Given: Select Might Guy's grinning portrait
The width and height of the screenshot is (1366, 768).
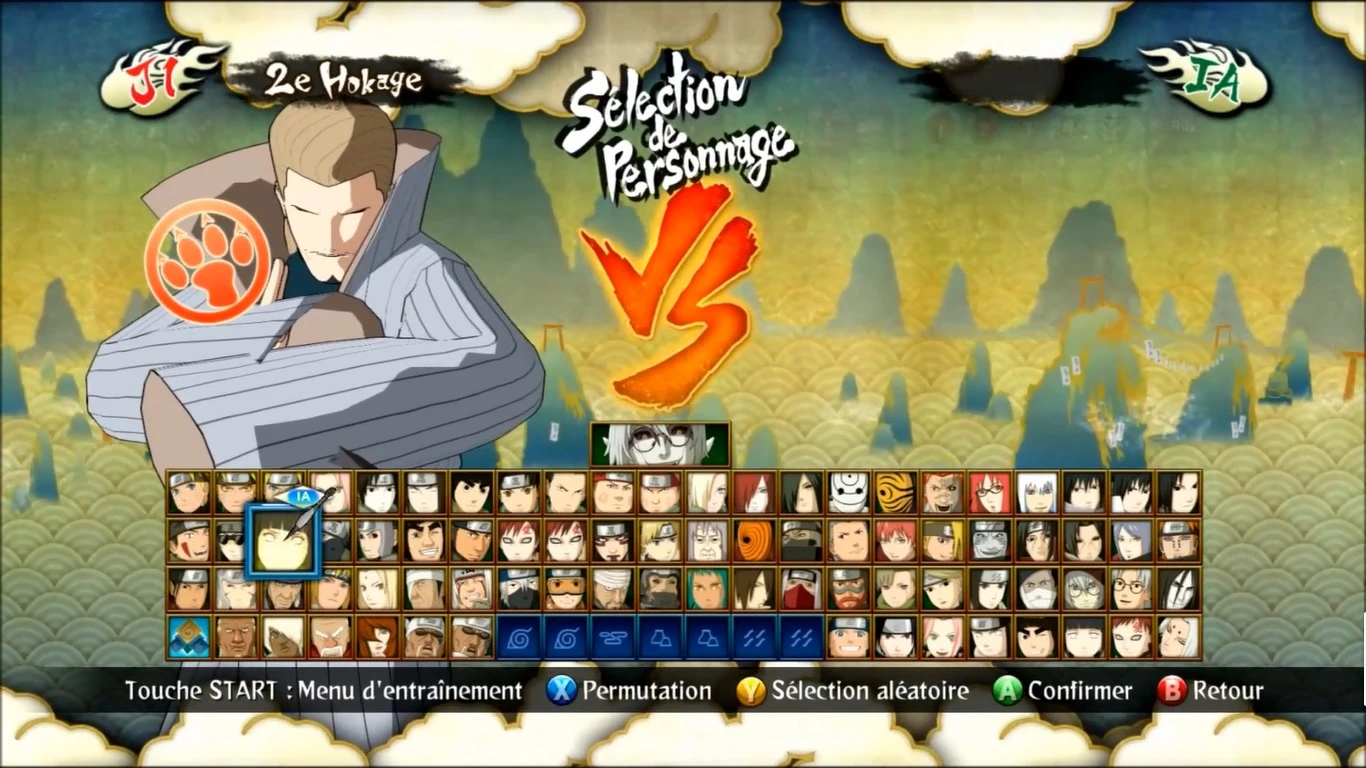Looking at the screenshot, I should coord(425,540).
